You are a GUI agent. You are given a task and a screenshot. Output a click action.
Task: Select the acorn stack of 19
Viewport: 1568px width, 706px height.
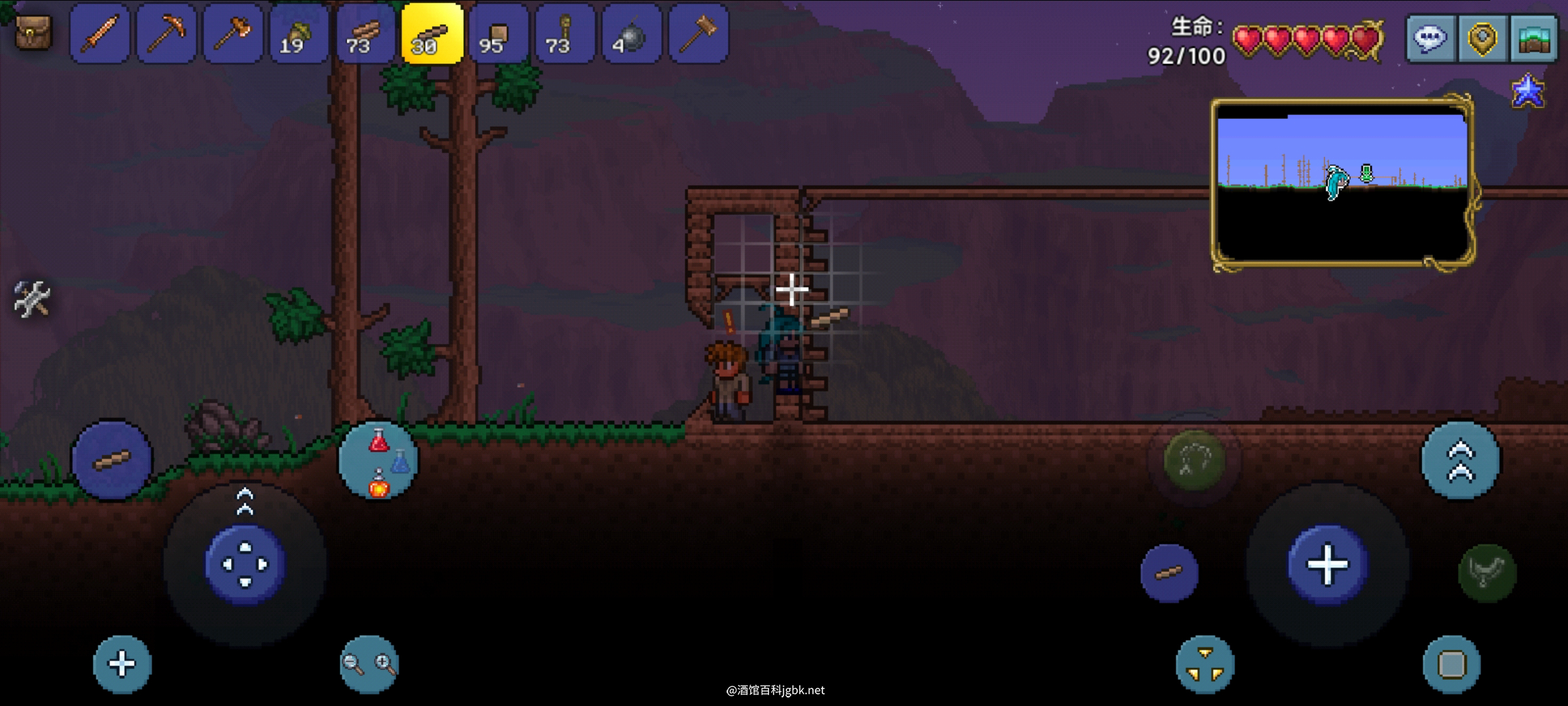pos(299,33)
